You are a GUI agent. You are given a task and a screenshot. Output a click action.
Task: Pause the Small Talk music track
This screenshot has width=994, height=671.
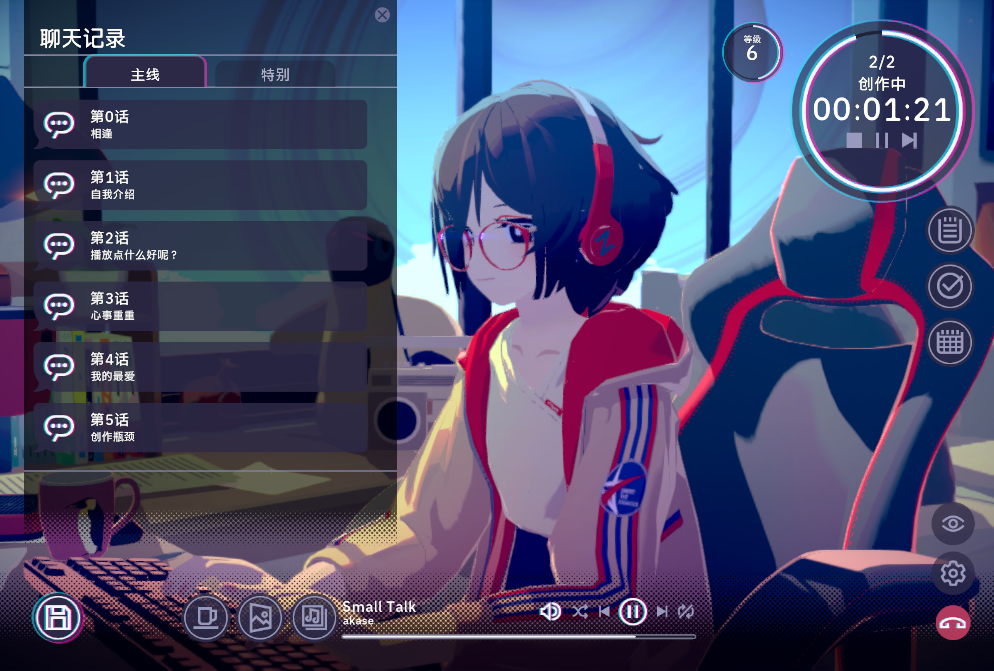point(632,611)
